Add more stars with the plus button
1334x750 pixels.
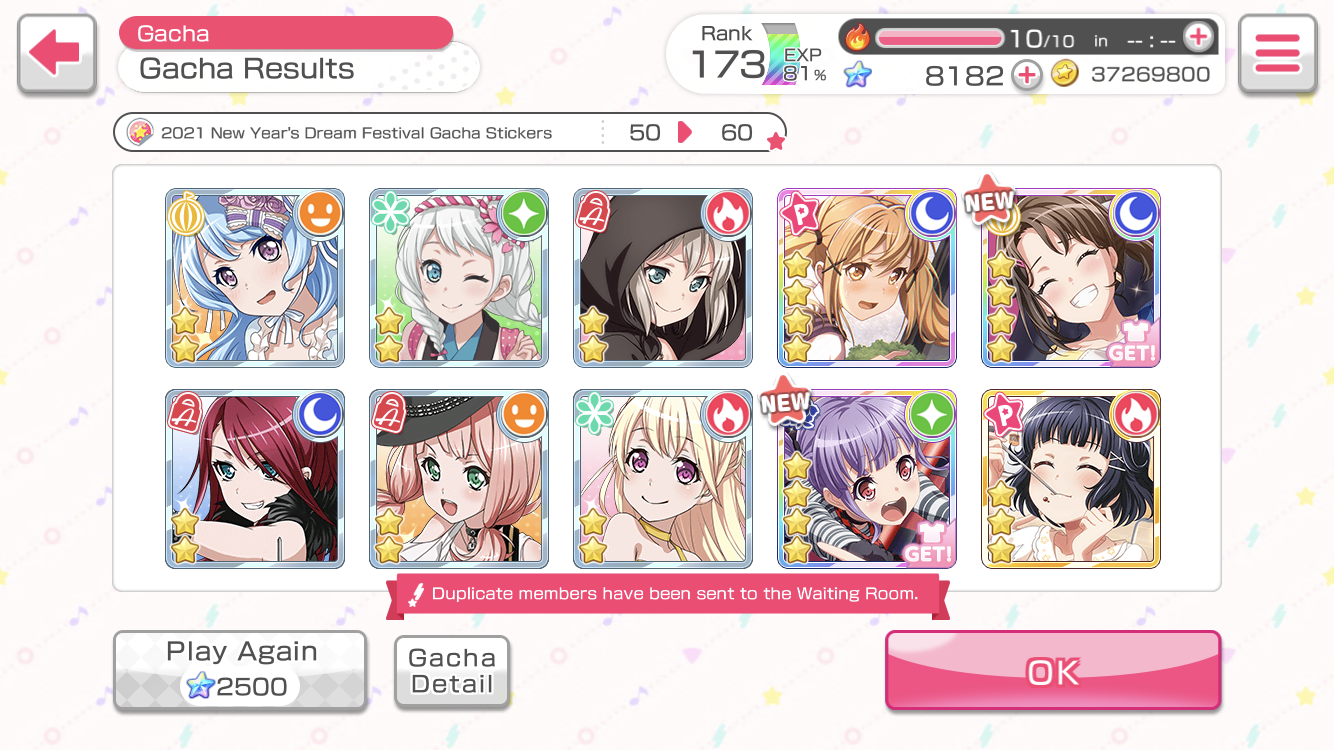pos(1026,75)
